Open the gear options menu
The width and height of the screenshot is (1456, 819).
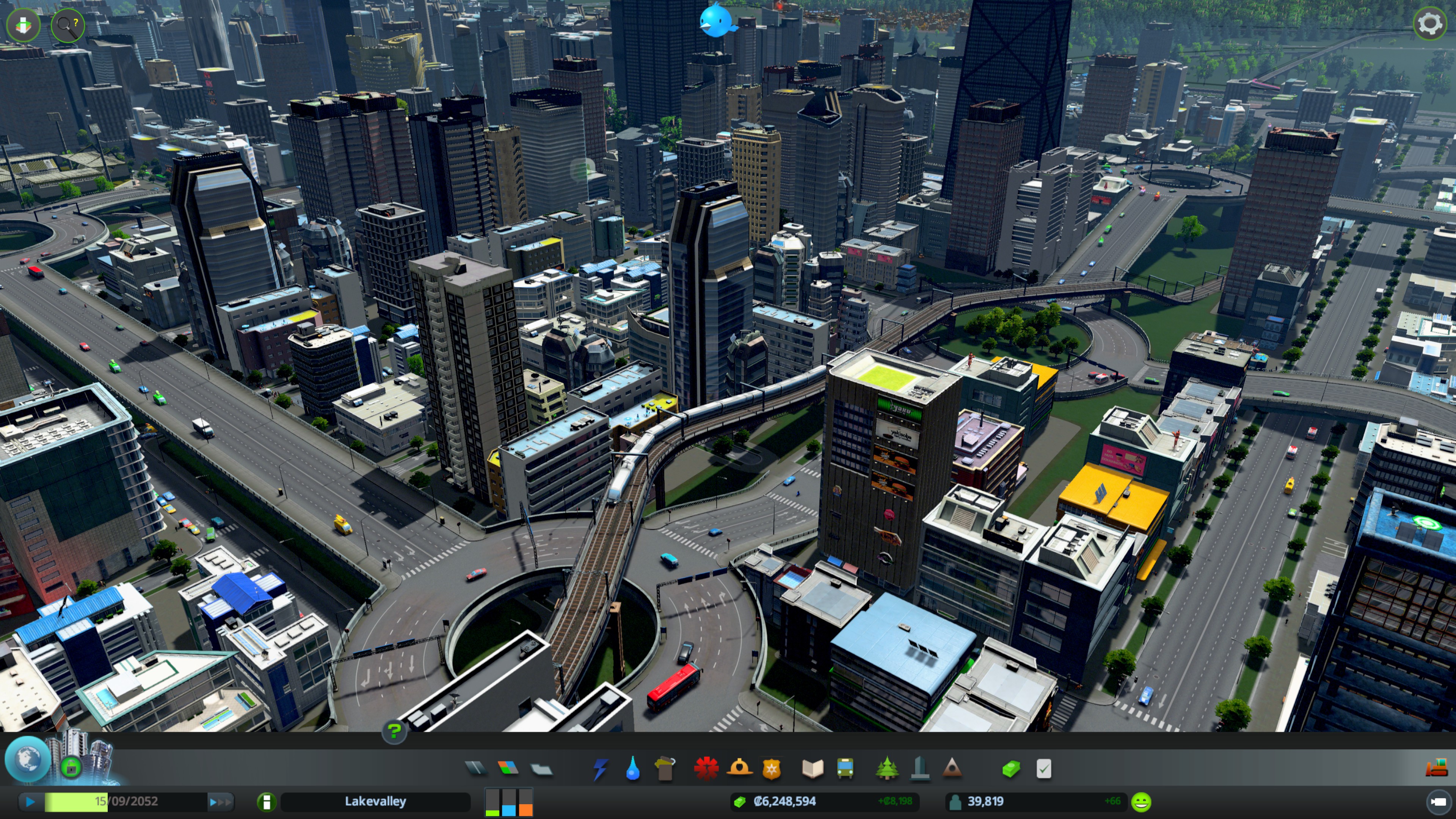pyautogui.click(x=1429, y=24)
